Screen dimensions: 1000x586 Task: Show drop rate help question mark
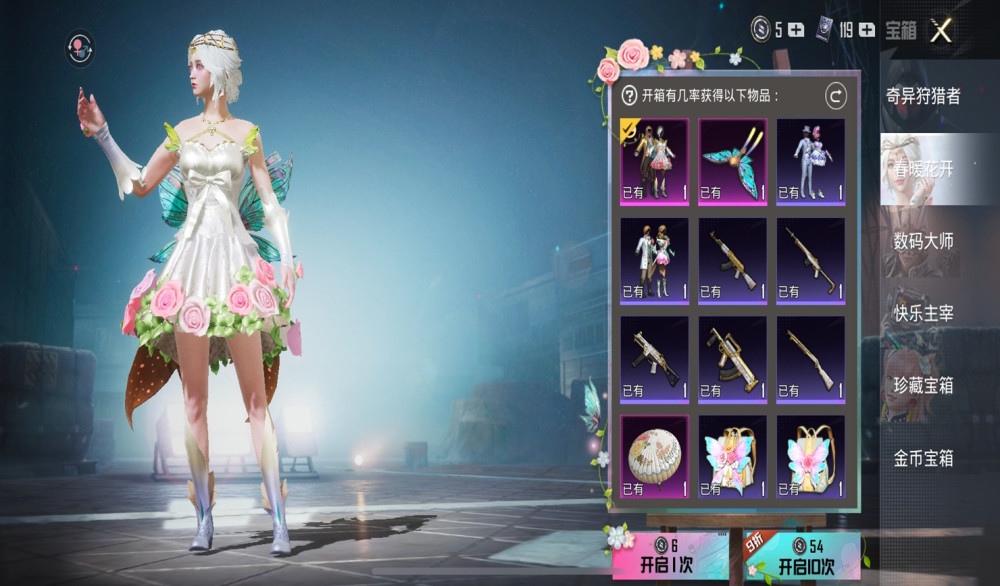pos(629,96)
